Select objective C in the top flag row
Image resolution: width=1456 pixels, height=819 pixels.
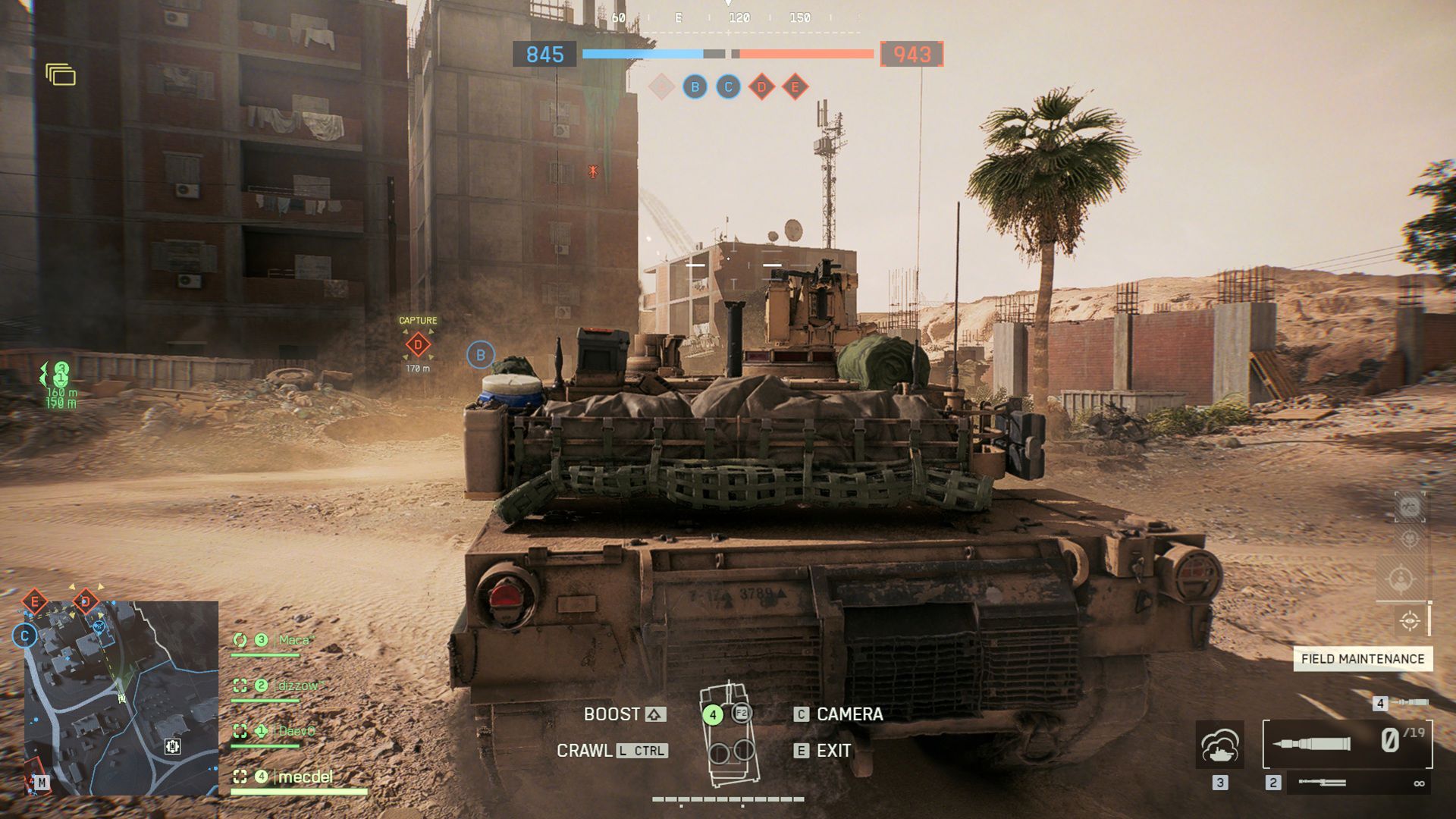point(728,87)
